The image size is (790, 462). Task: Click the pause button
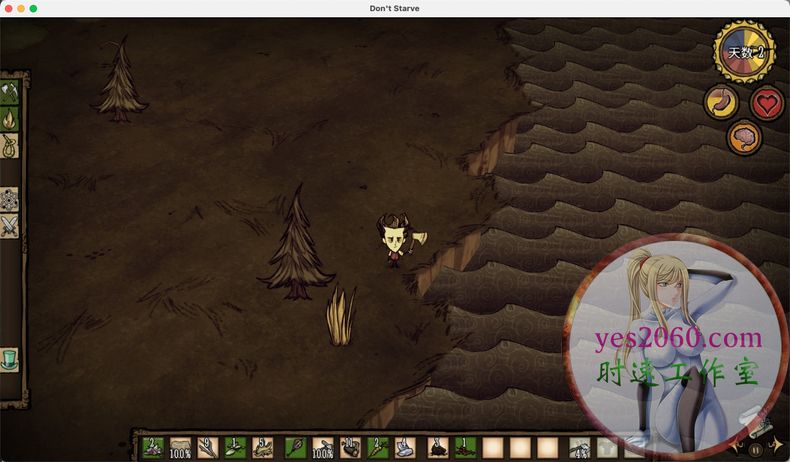tap(755, 450)
